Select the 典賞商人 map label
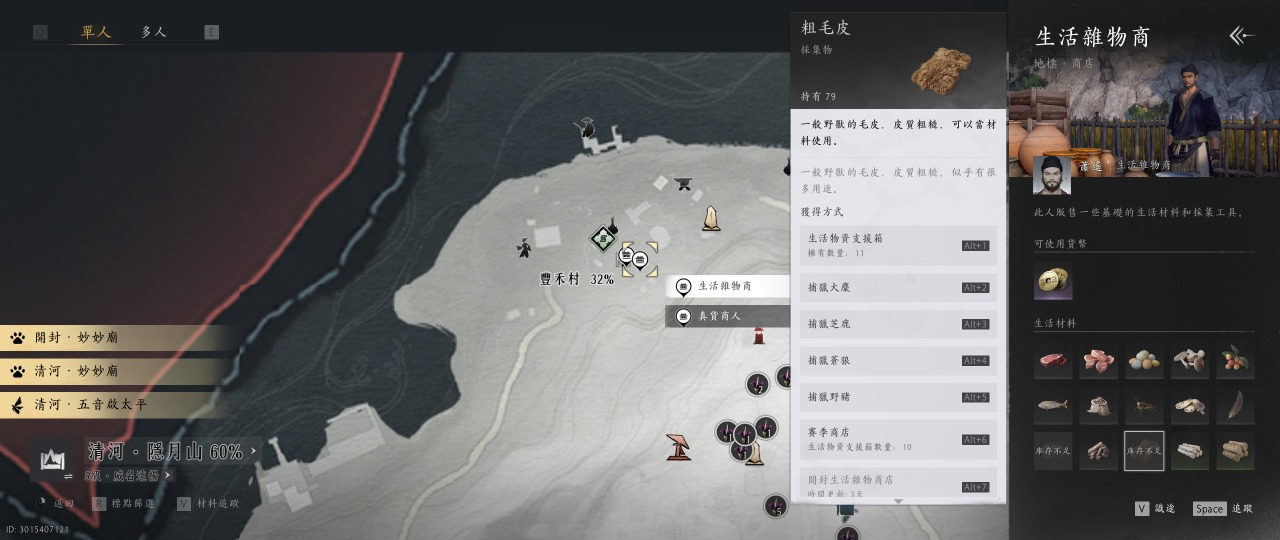Viewport: 1280px width, 540px height. pyautogui.click(x=725, y=316)
